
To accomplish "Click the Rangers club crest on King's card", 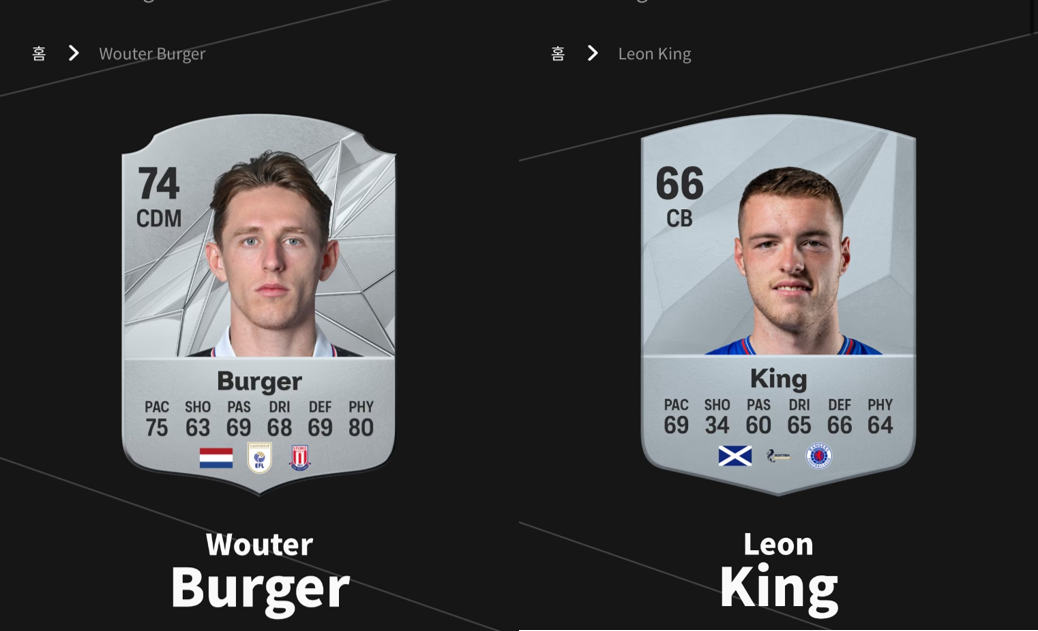I will tap(819, 456).
